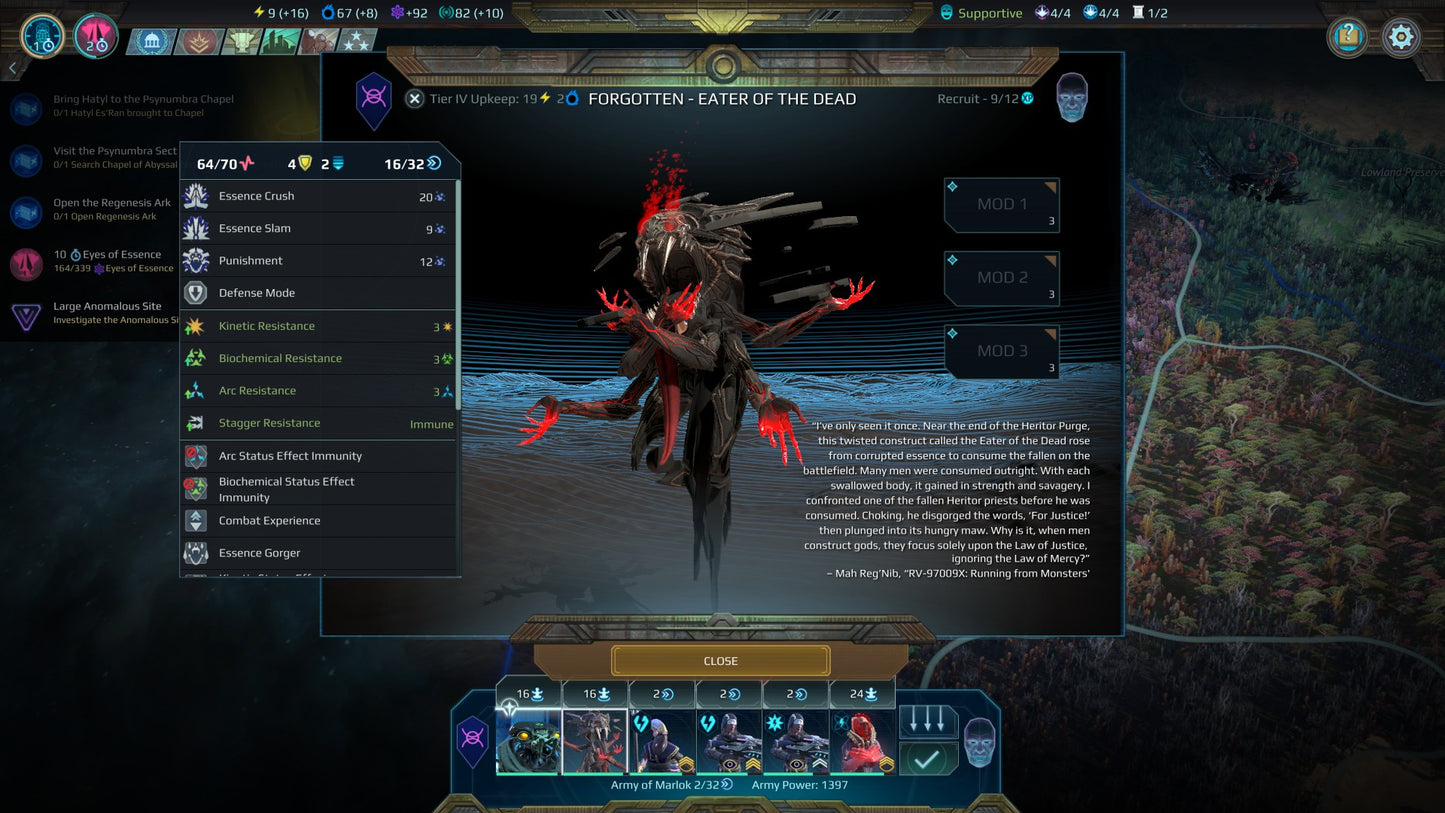Click the Punishment ability icon
This screenshot has width=1445, height=813.
(197, 261)
